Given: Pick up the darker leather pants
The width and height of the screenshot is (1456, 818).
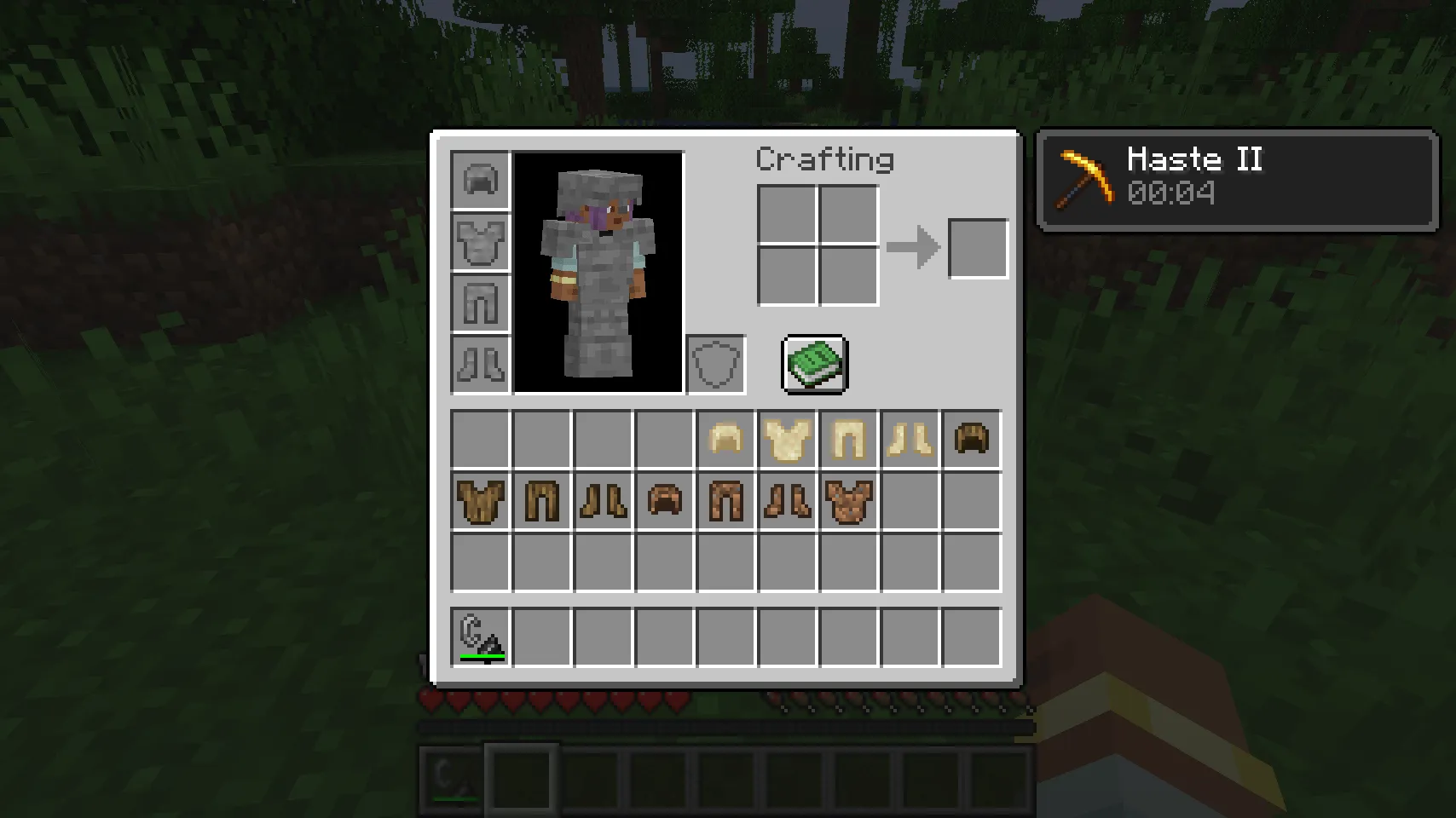Looking at the screenshot, I should [x=725, y=500].
